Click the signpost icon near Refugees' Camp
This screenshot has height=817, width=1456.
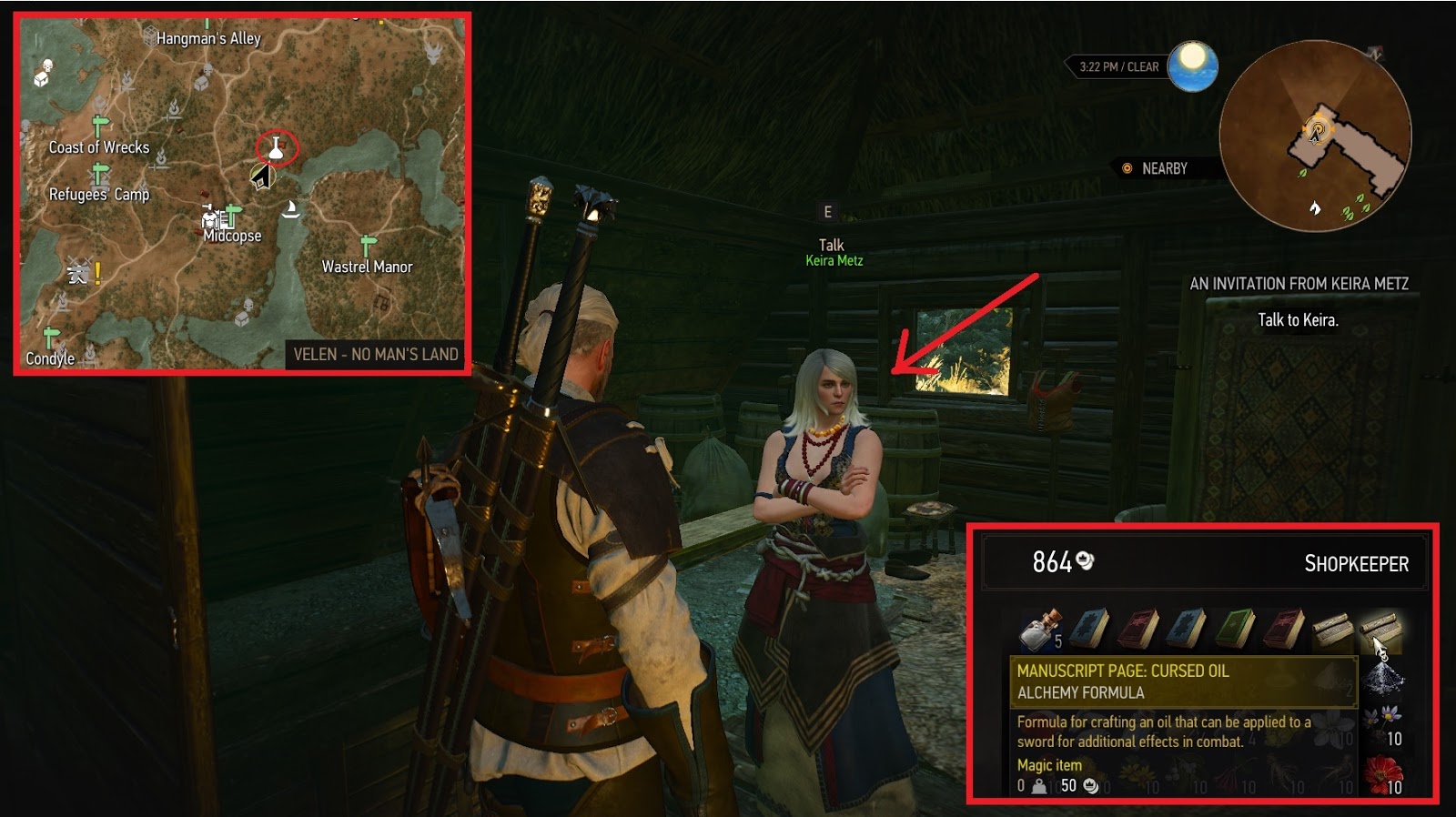point(99,174)
